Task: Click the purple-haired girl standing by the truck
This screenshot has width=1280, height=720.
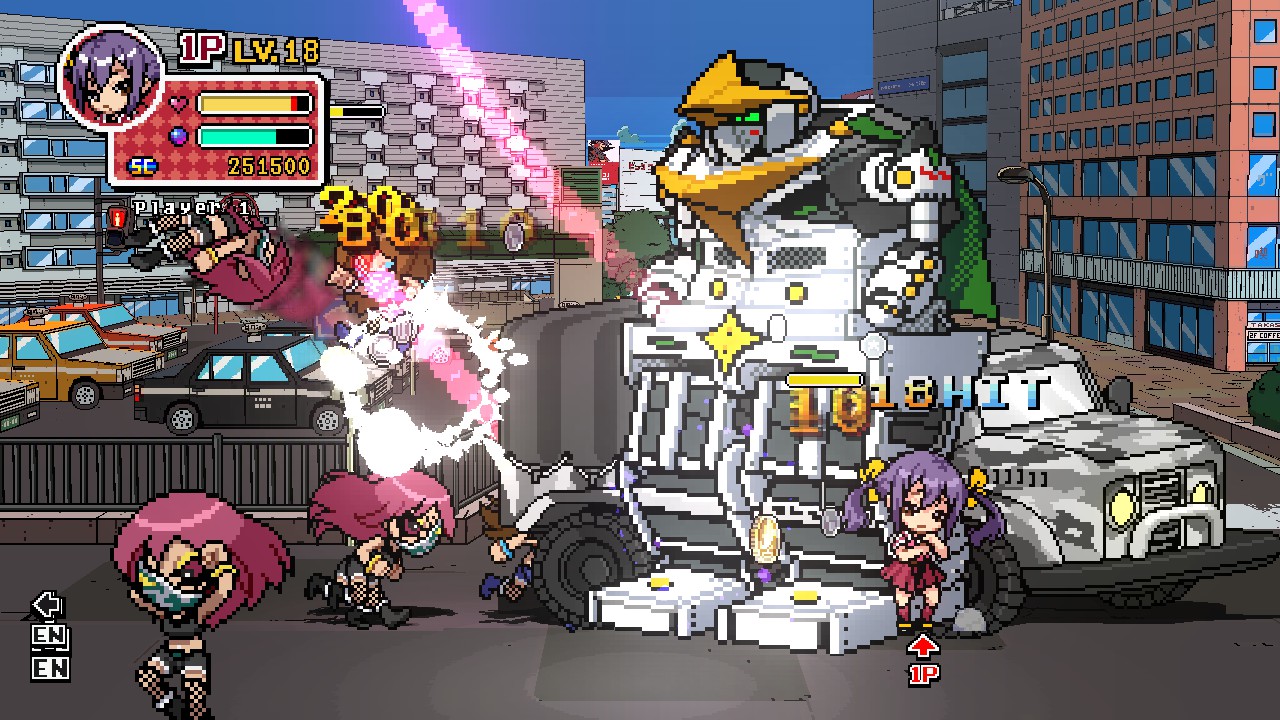Action: click(917, 545)
